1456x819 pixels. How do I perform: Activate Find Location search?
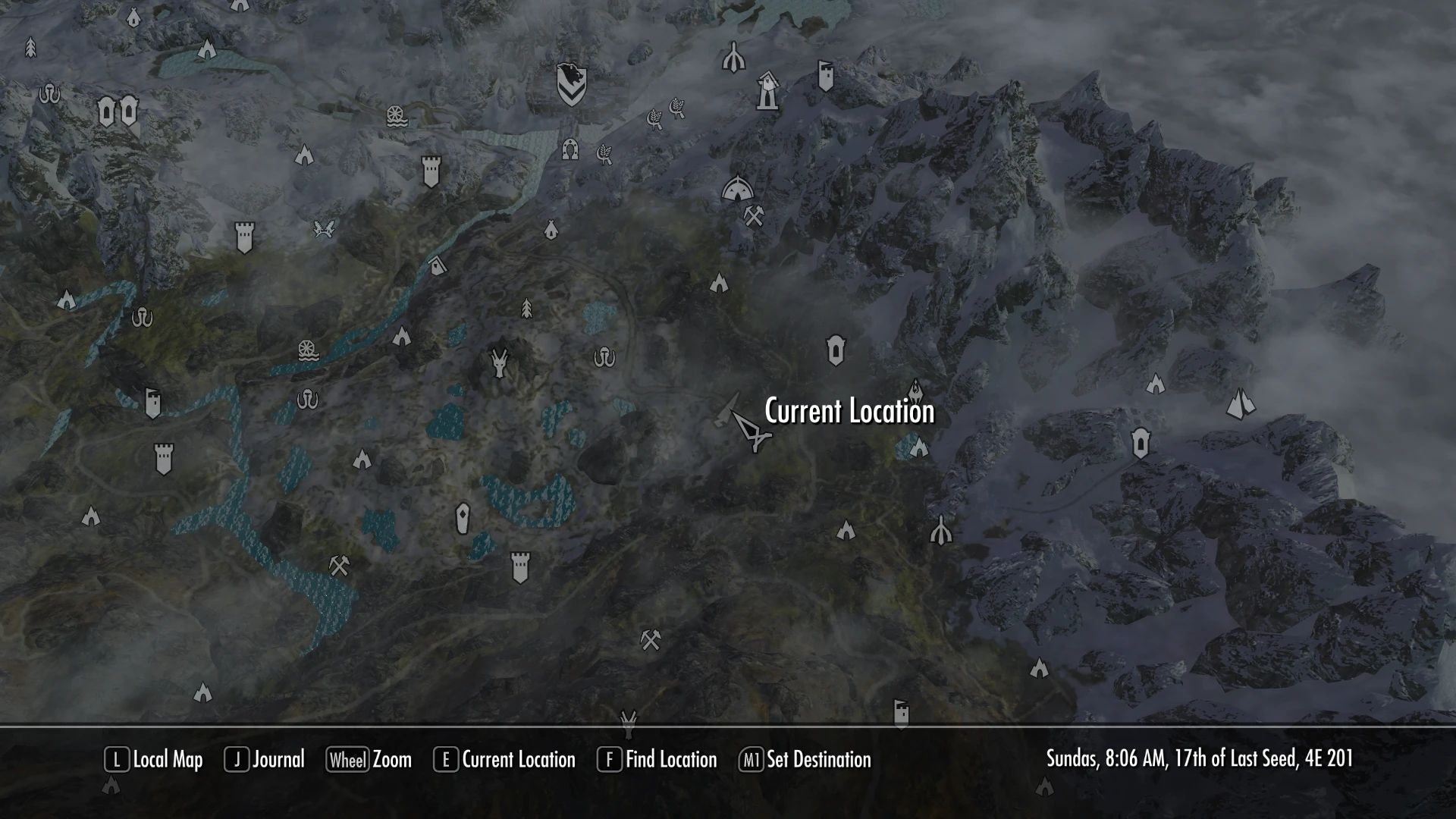point(670,760)
